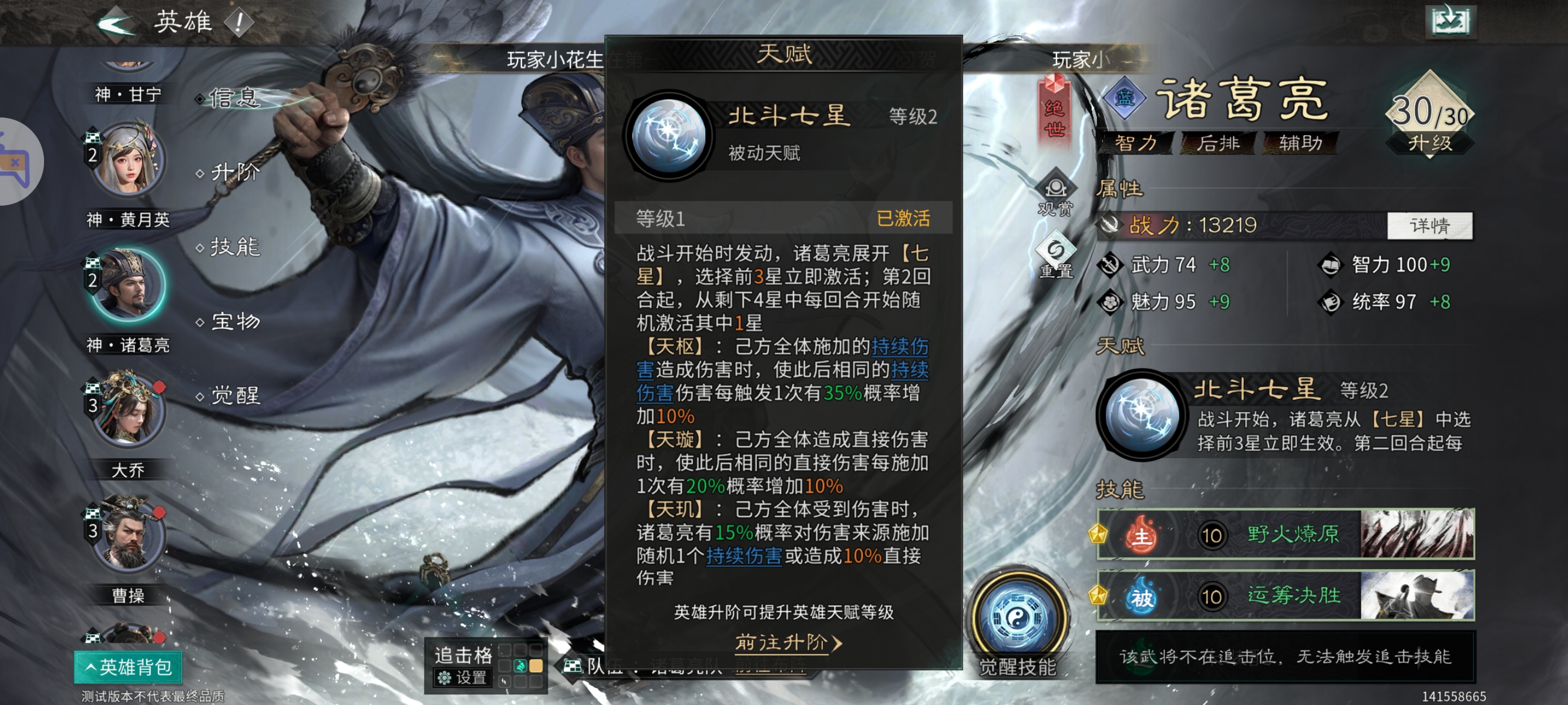The height and width of the screenshot is (705, 1568).
Task: Switch to the 宝物 menu entry
Action: click(236, 321)
